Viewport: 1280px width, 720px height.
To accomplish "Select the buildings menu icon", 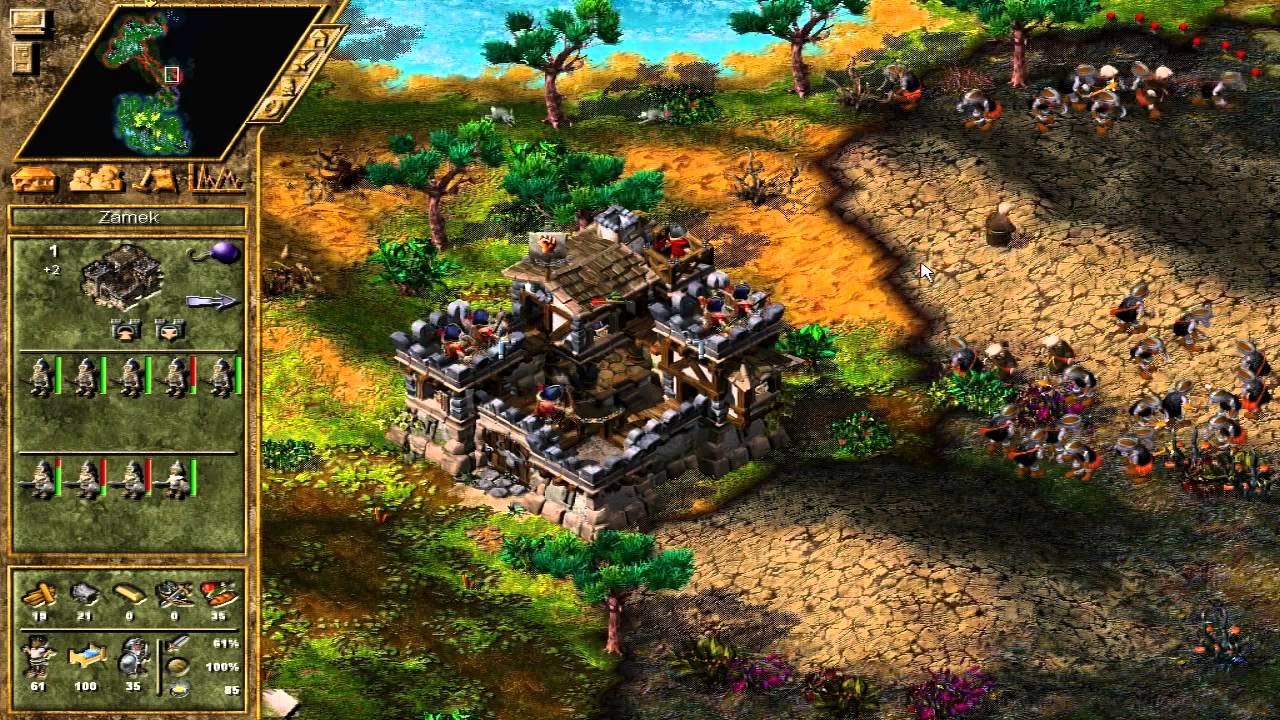I will [35, 178].
